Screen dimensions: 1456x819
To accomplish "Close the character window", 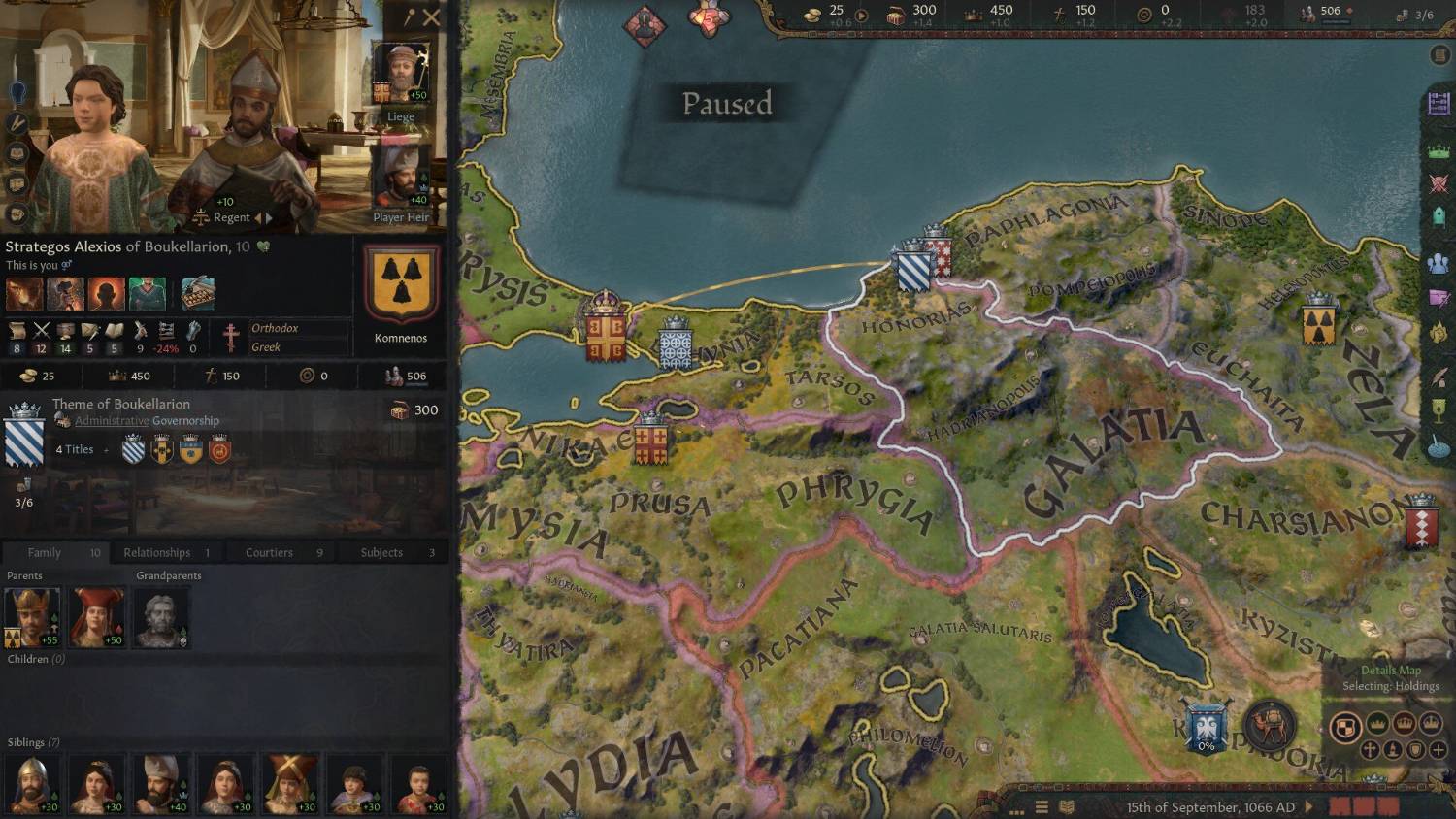I will [x=432, y=16].
